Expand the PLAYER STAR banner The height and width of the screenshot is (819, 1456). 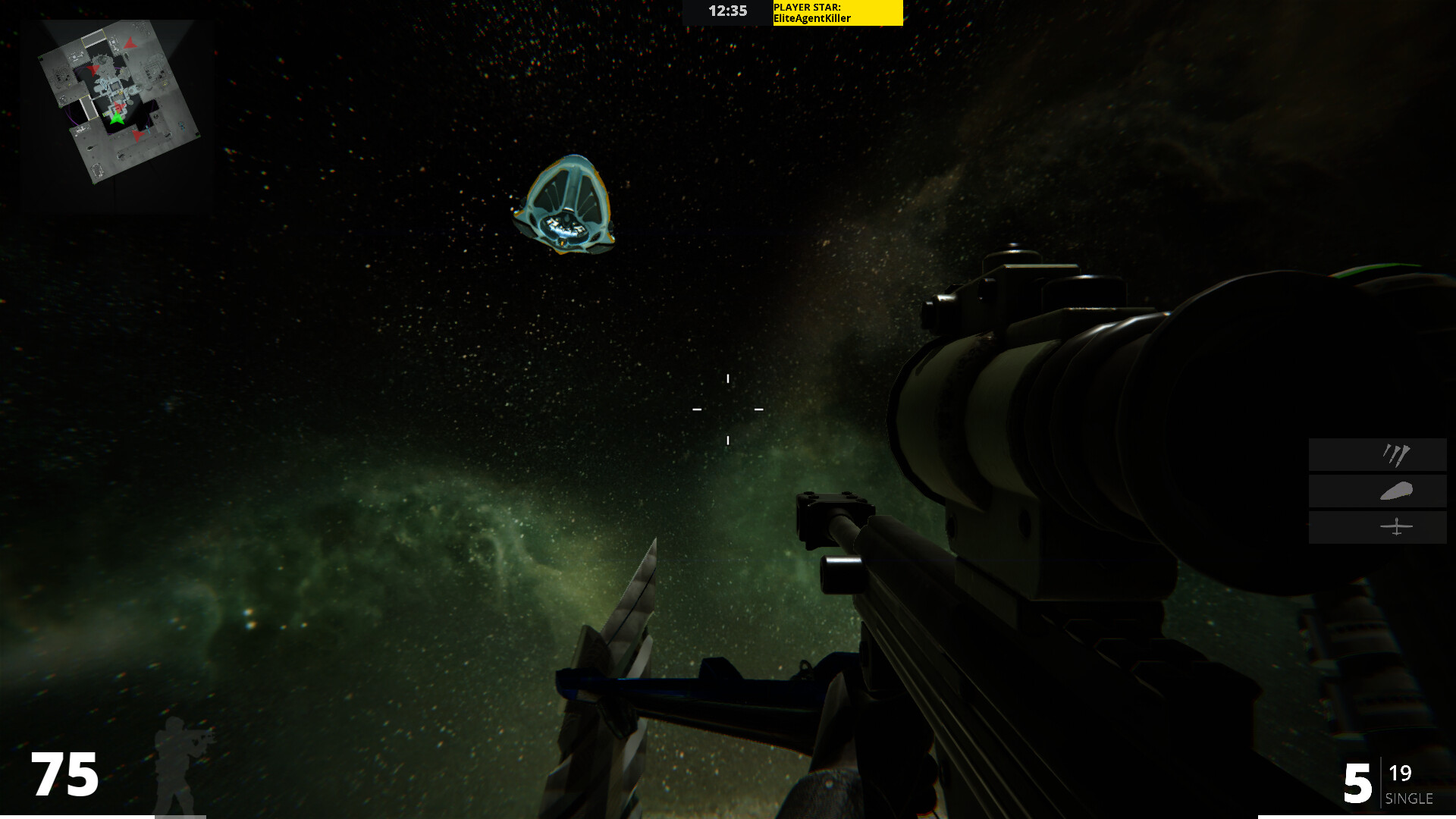(x=836, y=13)
